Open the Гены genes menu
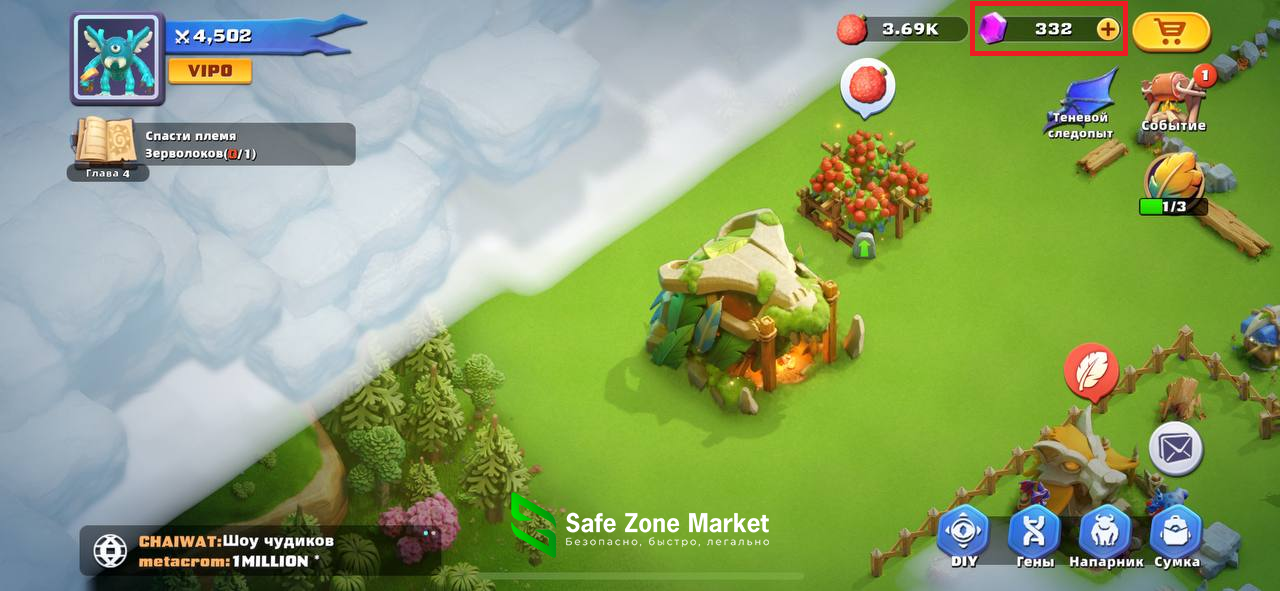1280x591 pixels. (1035, 535)
